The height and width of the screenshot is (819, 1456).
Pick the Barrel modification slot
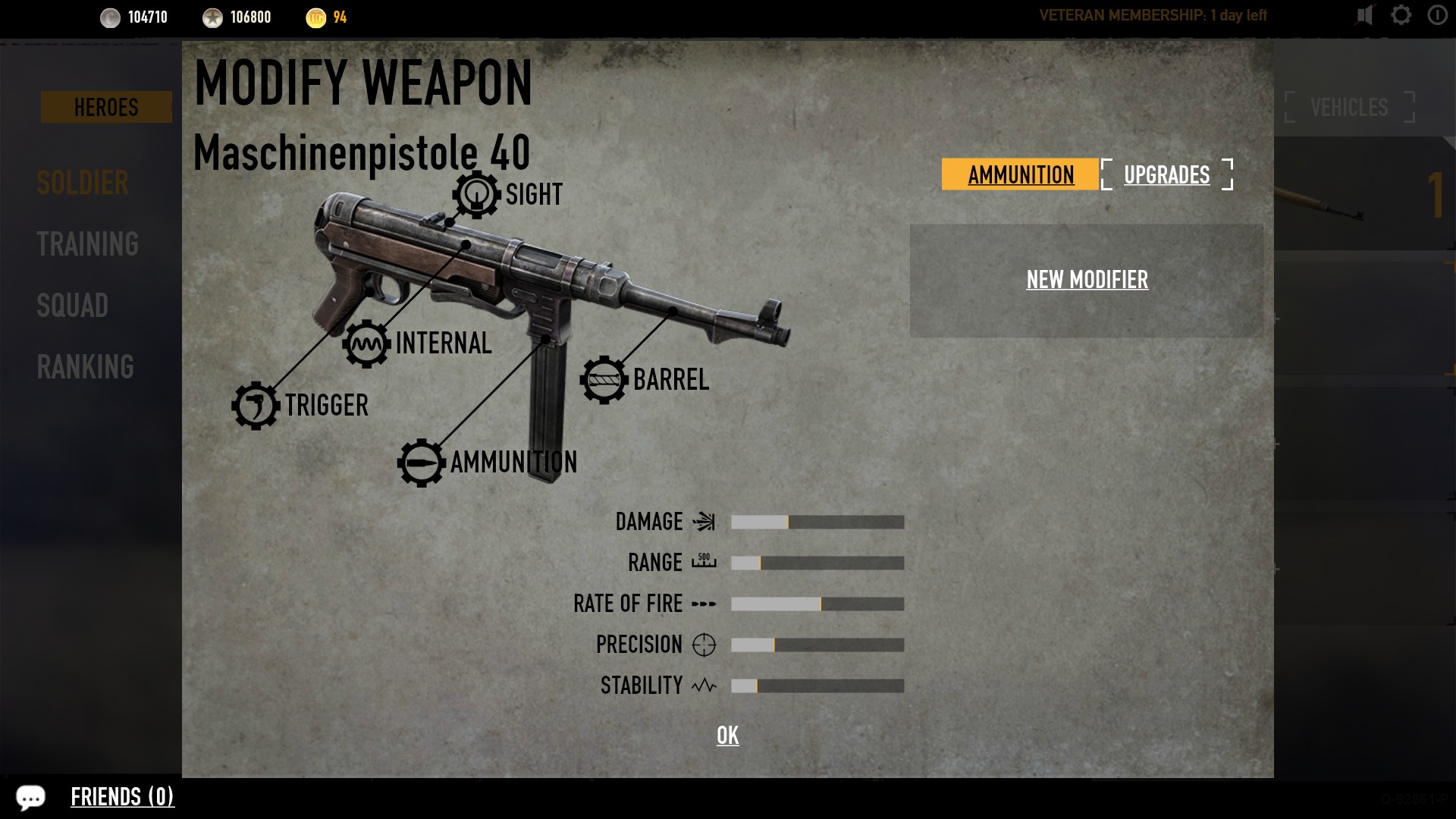(604, 380)
